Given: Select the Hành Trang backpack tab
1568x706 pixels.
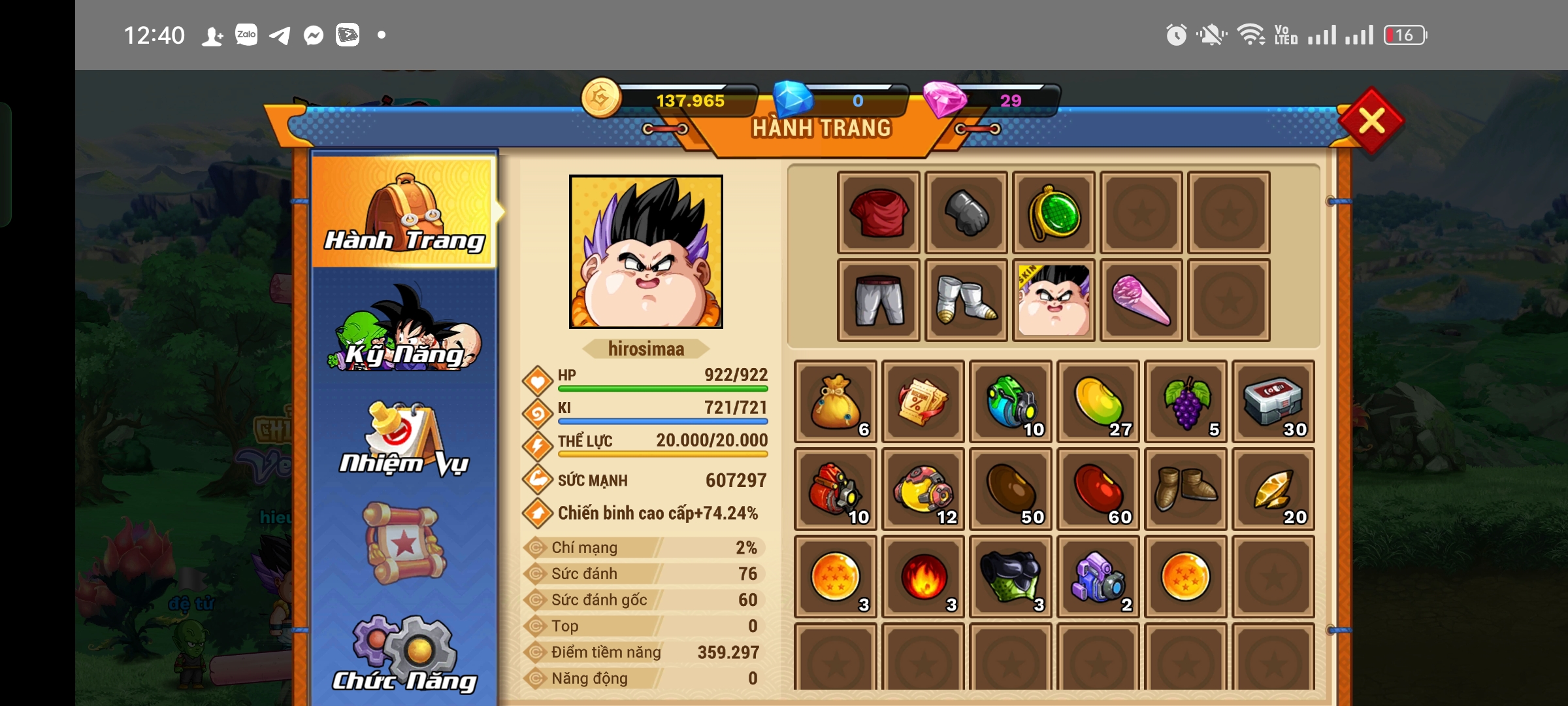Looking at the screenshot, I should tap(404, 212).
